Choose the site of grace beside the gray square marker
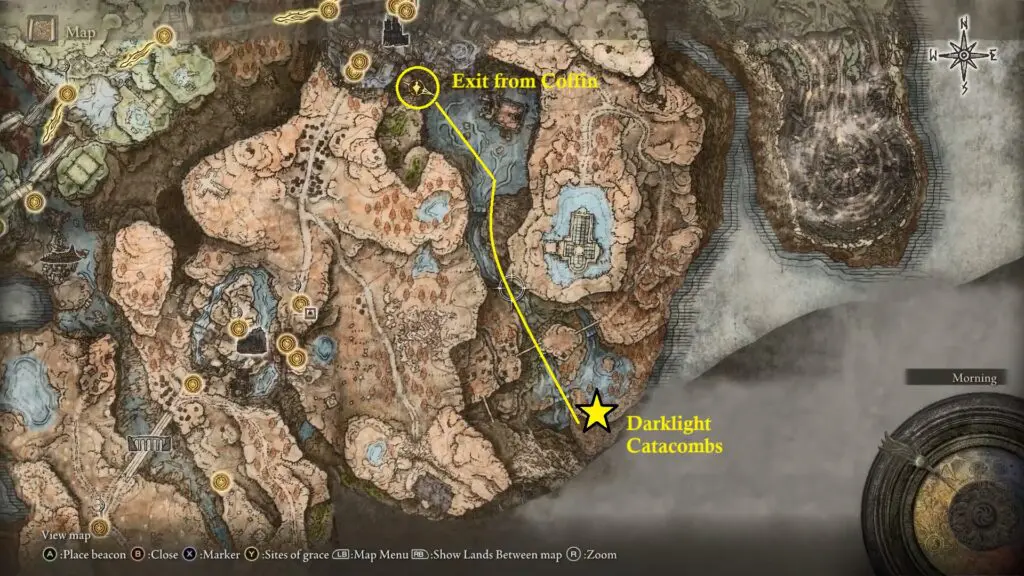This screenshot has width=1024, height=576. point(298,302)
